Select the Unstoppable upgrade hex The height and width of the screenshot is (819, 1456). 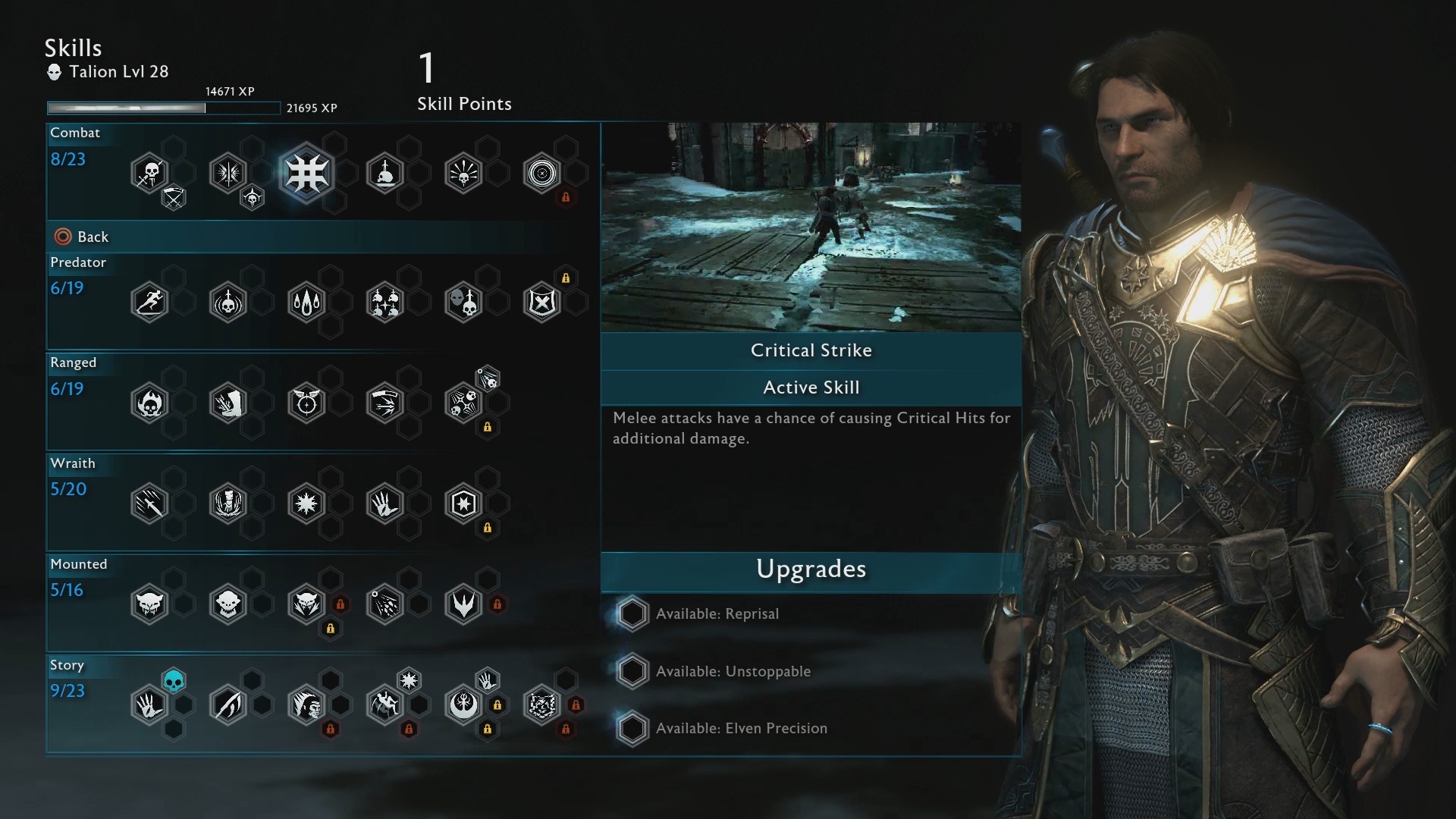[632, 671]
